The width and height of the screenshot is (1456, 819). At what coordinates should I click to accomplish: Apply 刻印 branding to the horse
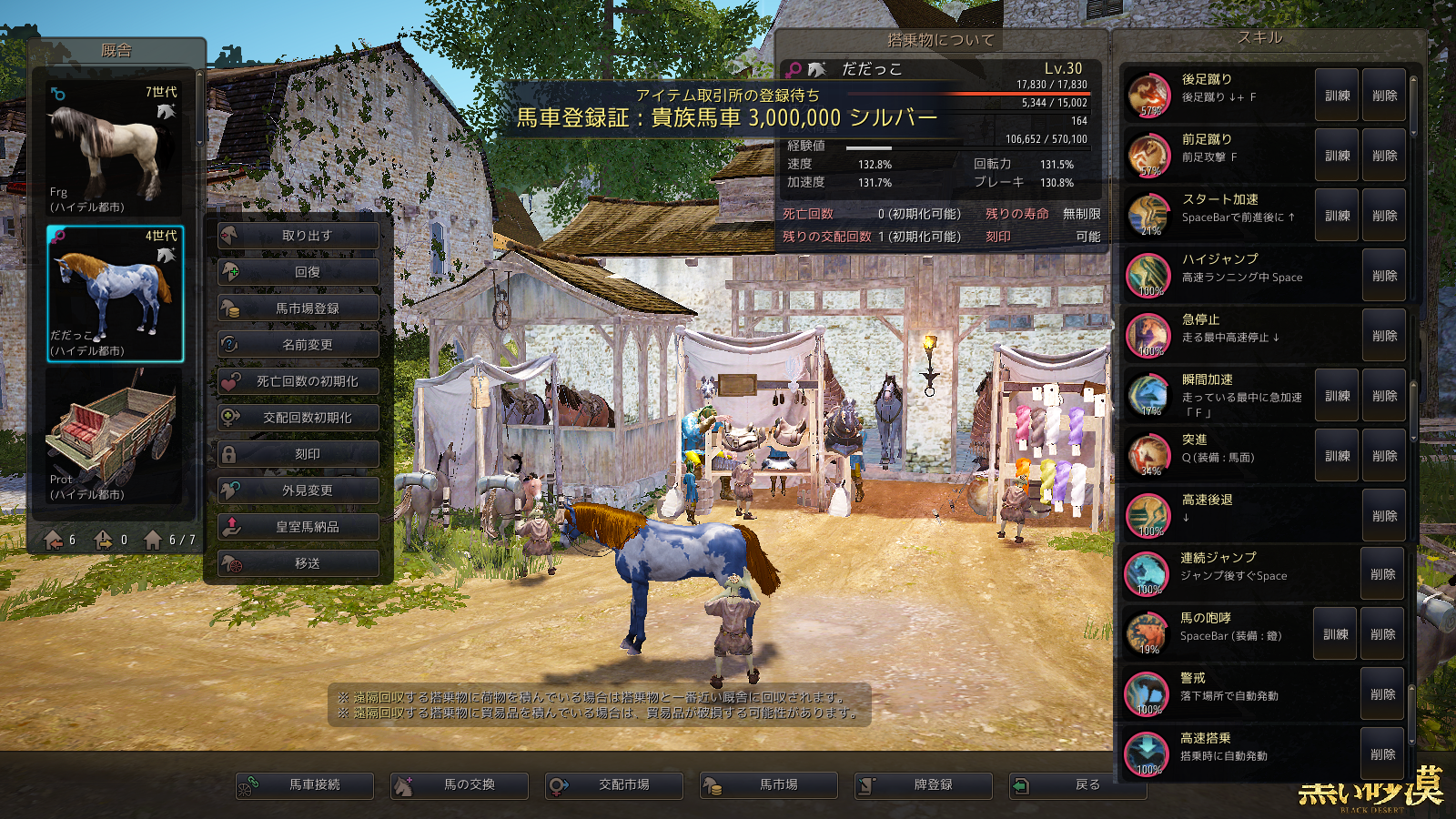click(x=298, y=454)
